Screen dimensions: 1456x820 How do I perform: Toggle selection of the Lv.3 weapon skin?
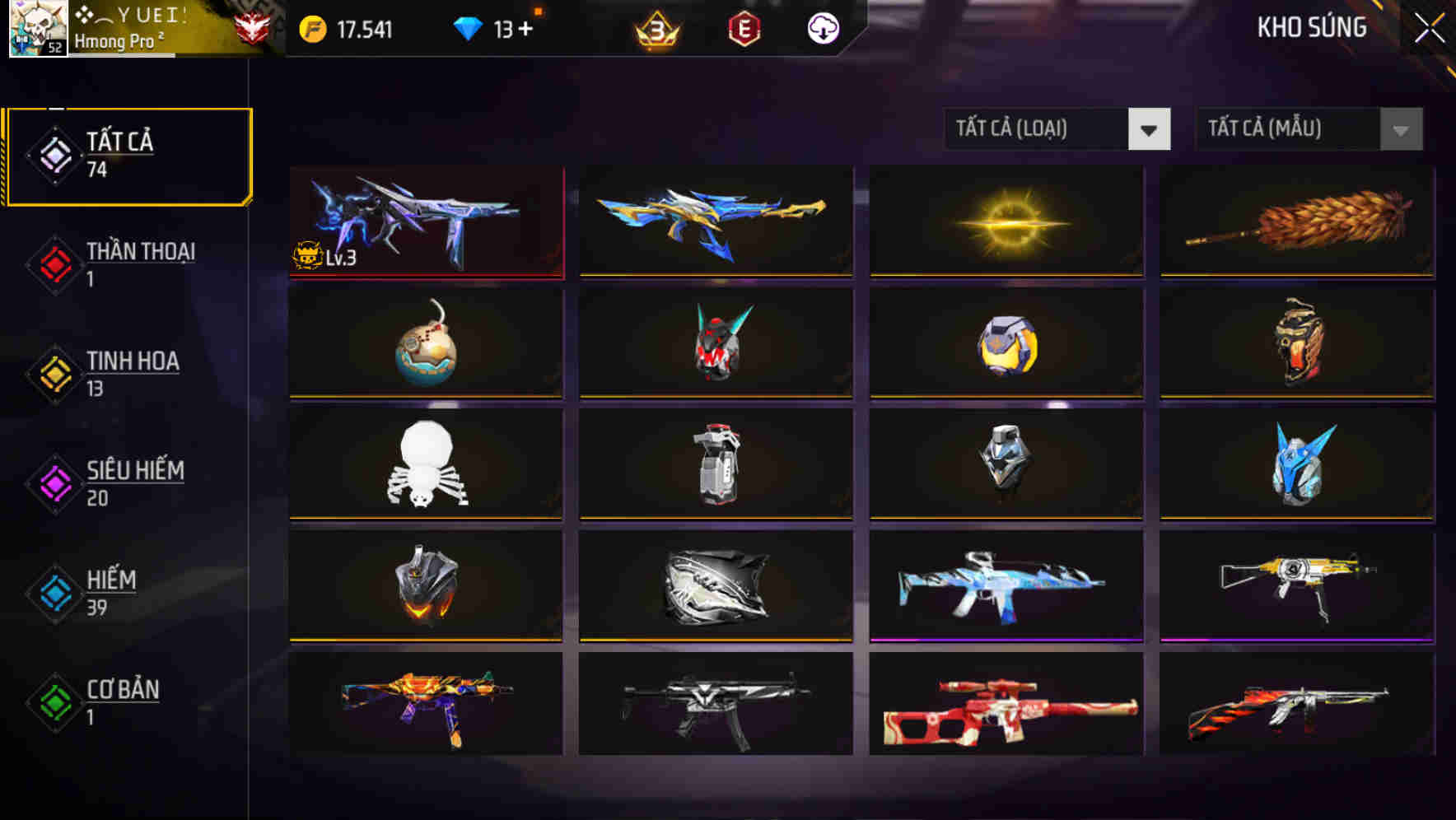(424, 222)
